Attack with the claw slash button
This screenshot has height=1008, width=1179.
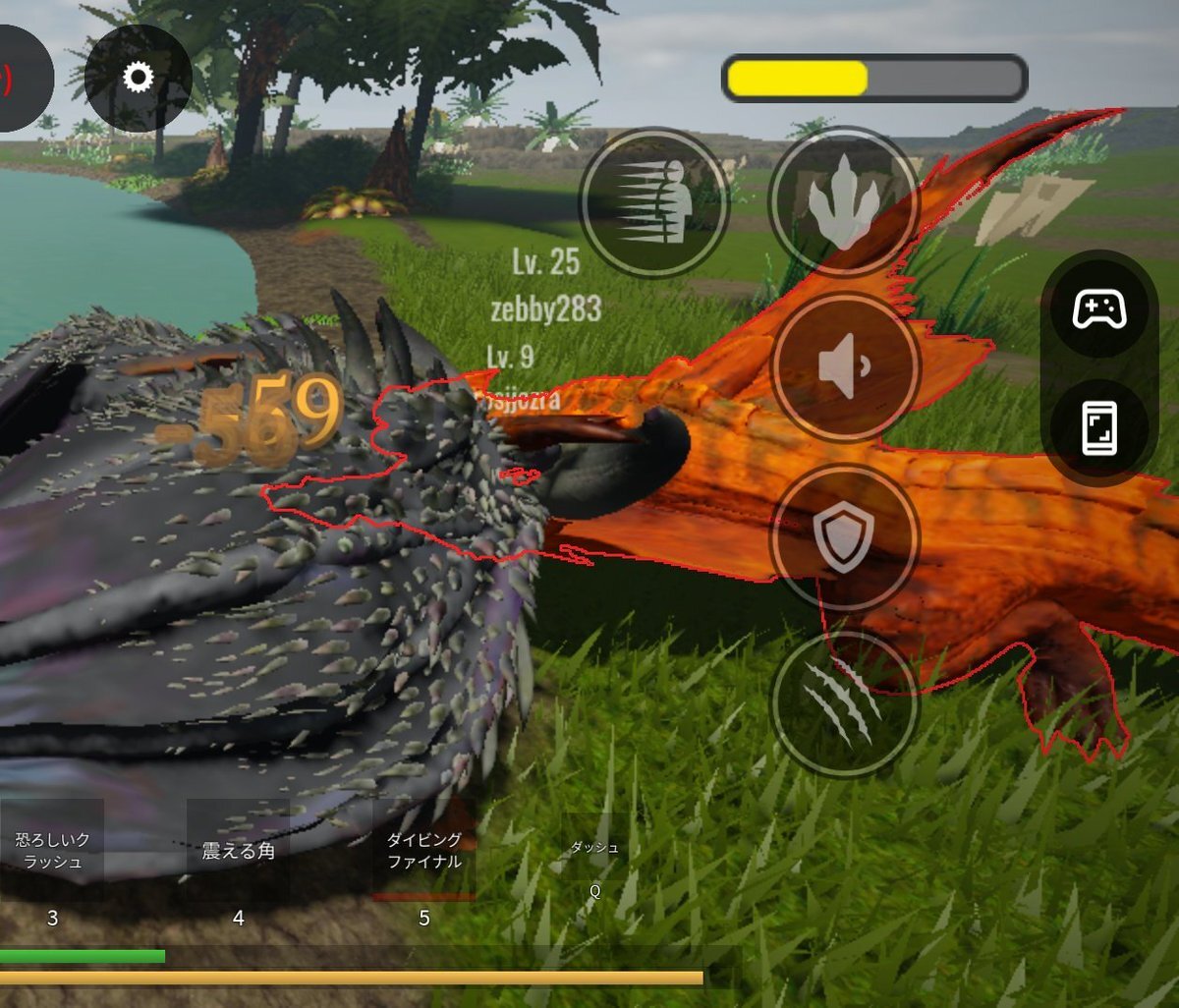tap(844, 703)
